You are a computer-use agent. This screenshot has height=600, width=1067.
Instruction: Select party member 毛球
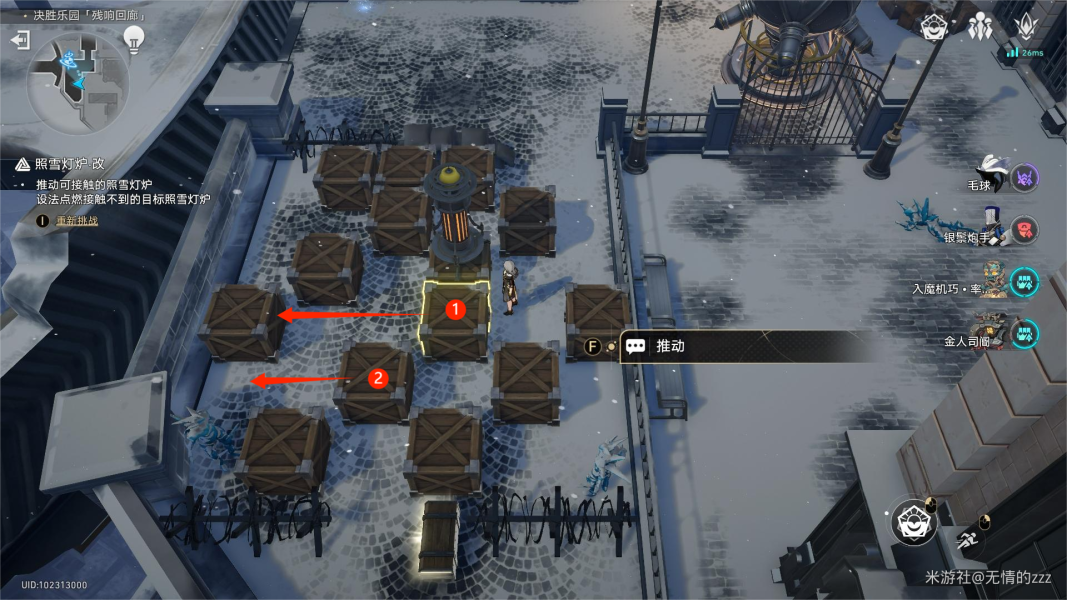coord(992,177)
